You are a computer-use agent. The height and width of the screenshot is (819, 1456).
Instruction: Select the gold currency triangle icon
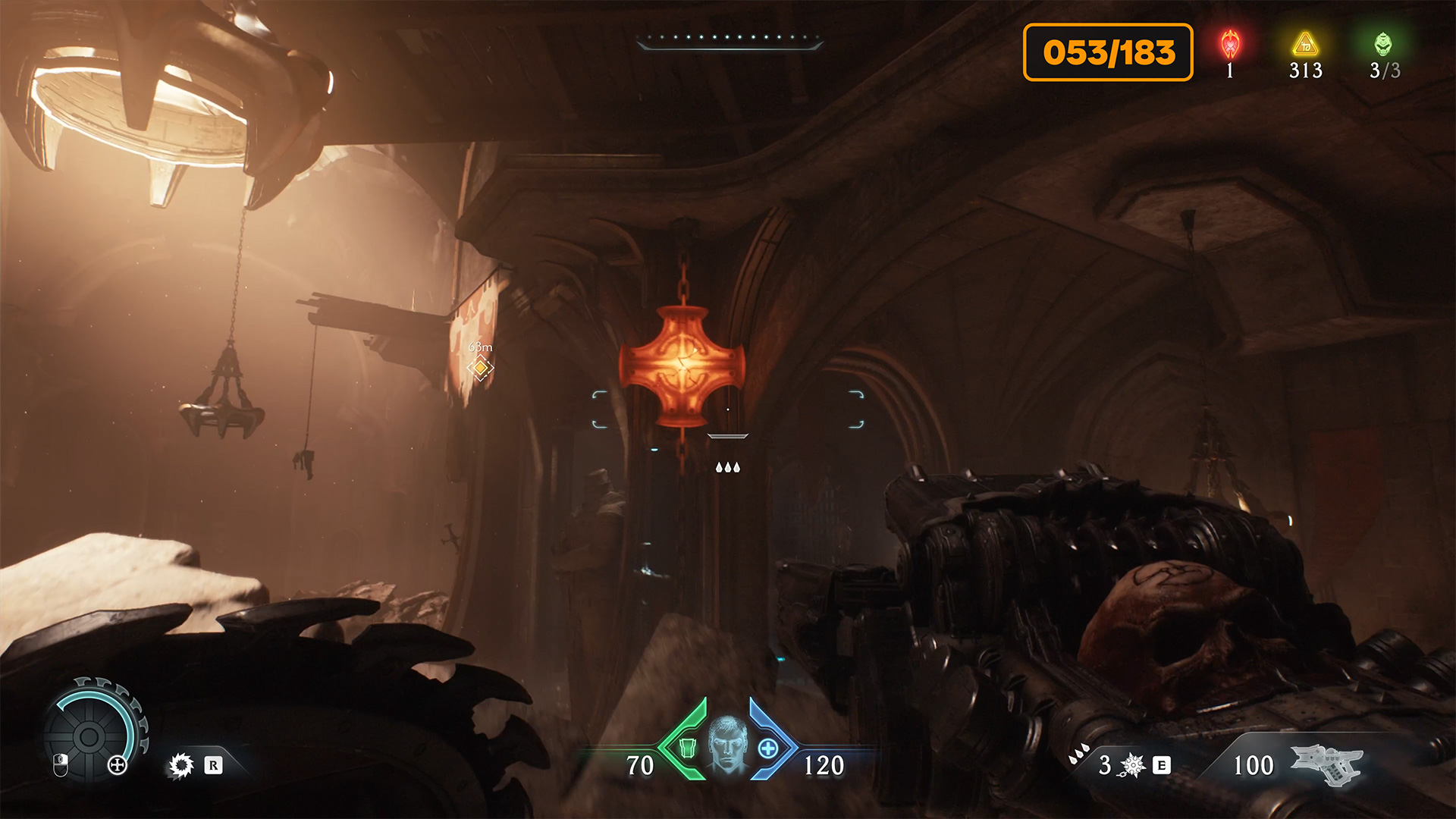(x=1305, y=44)
